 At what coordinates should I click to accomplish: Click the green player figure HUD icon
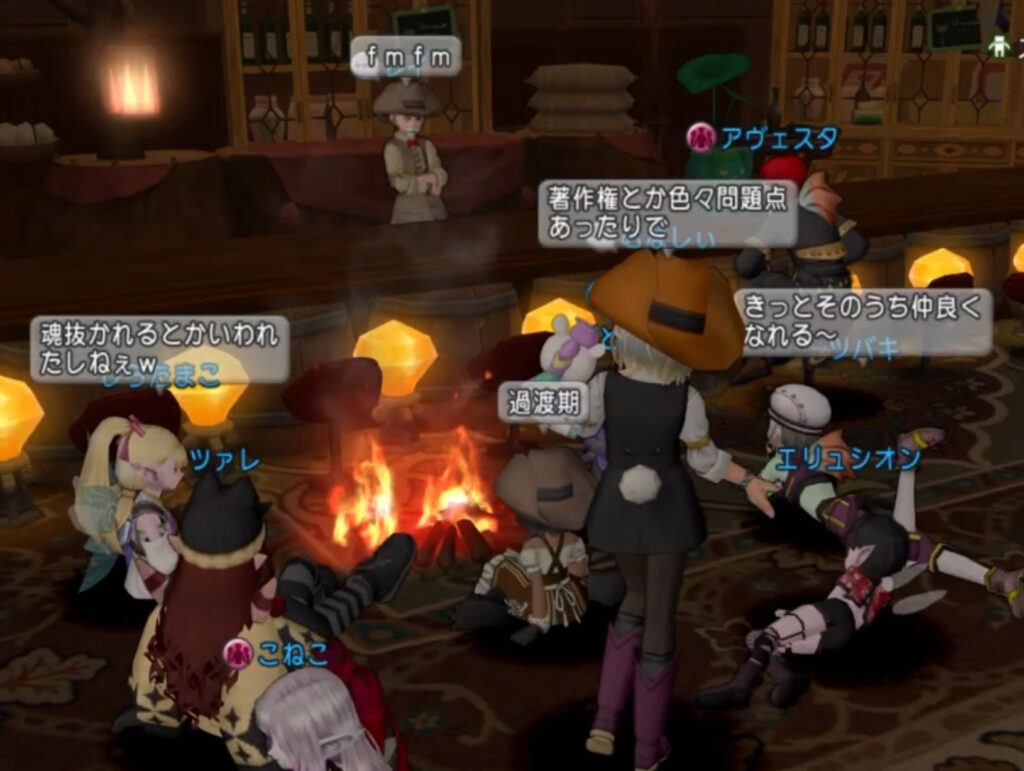pos(998,45)
